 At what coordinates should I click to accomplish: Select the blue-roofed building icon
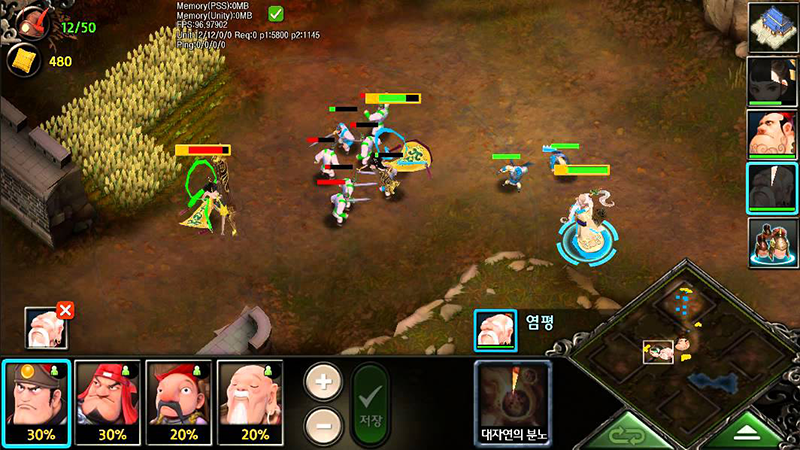pyautogui.click(x=771, y=26)
